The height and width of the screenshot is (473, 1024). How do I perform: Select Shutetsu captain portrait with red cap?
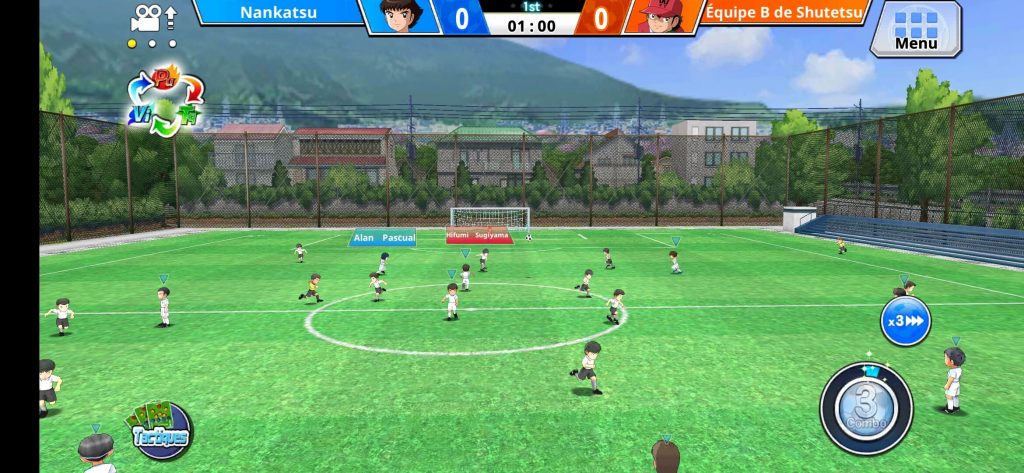657,17
